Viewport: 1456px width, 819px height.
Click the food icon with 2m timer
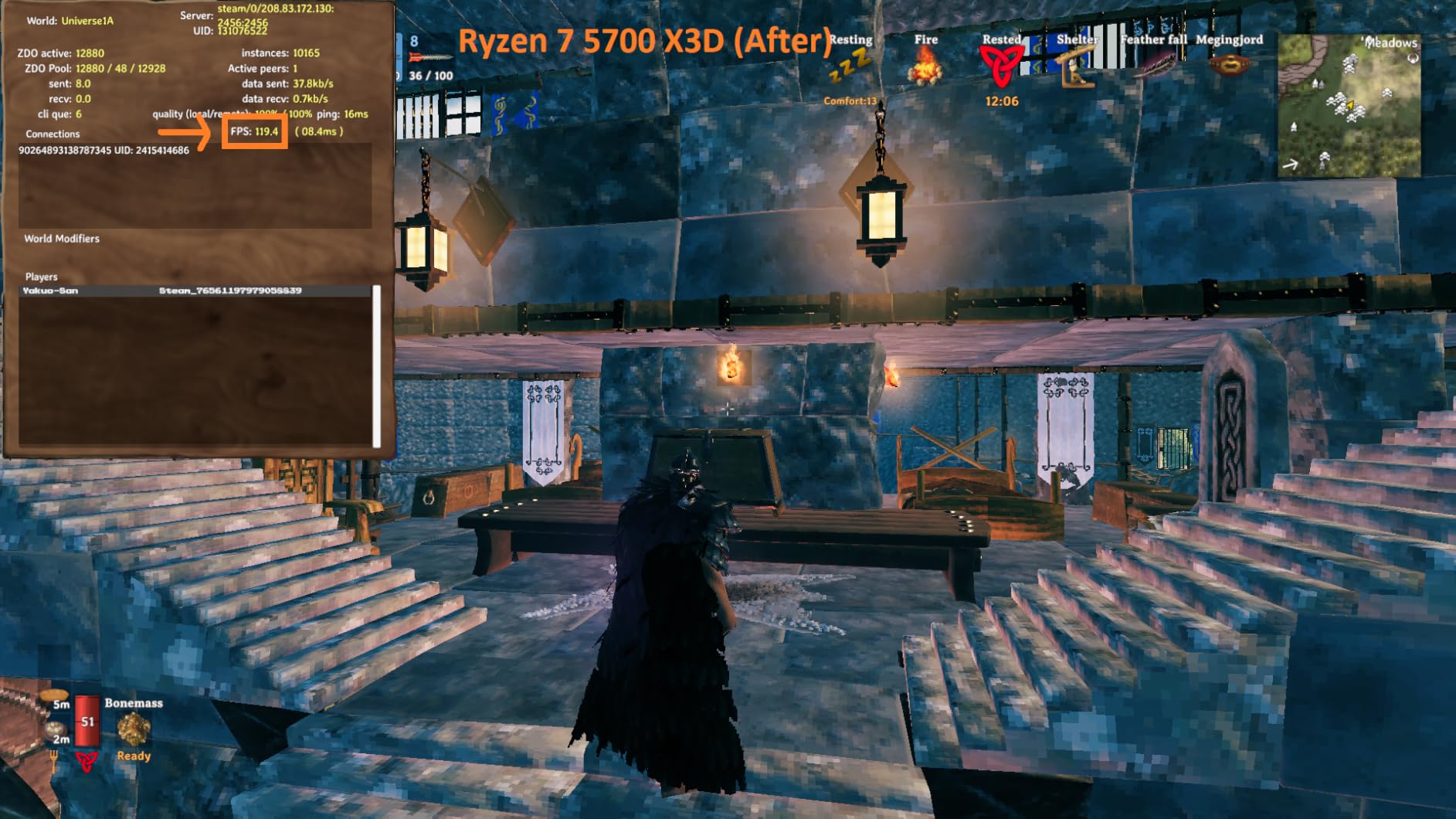[54, 730]
